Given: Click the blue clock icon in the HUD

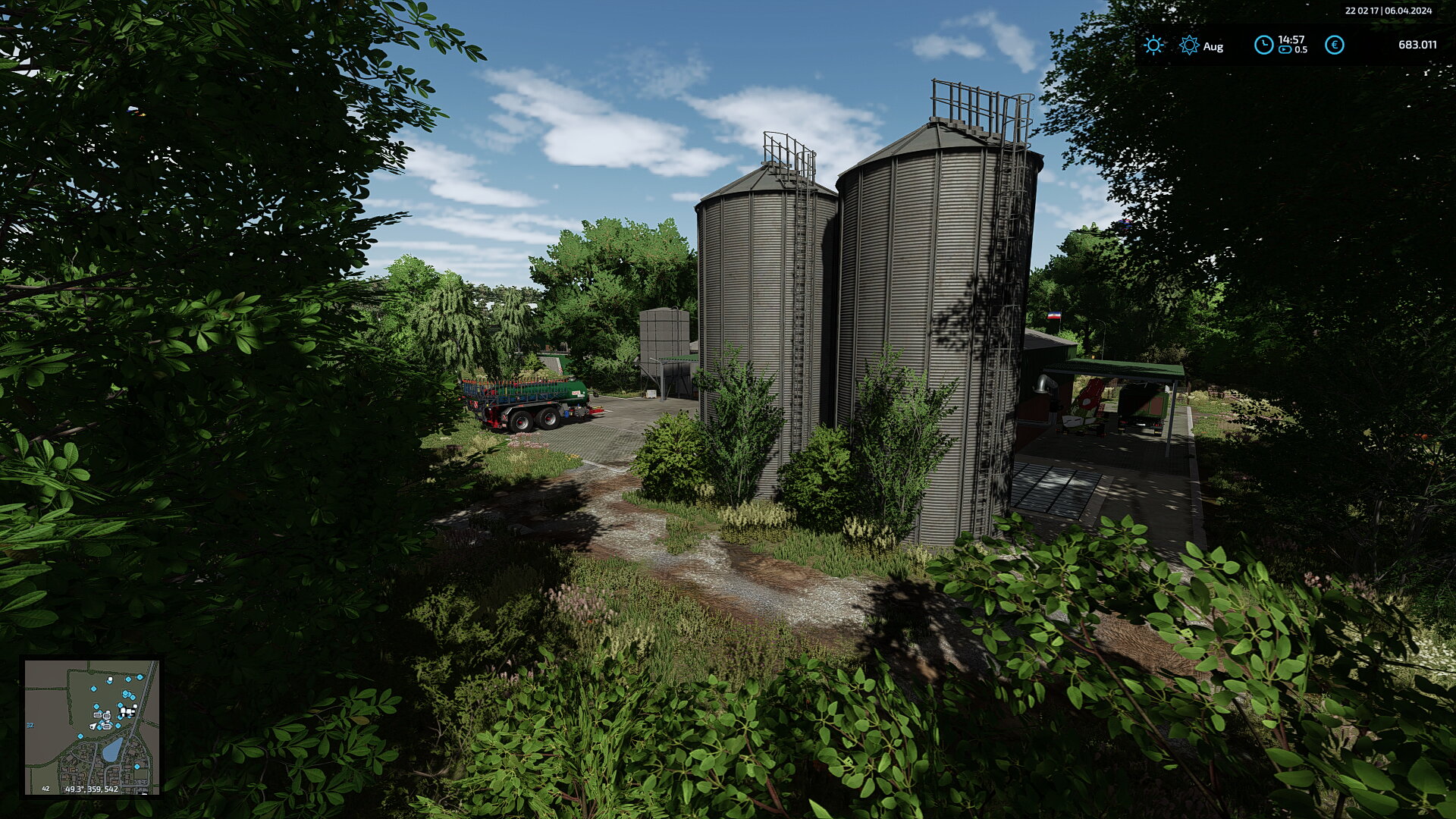Looking at the screenshot, I should tap(1264, 46).
